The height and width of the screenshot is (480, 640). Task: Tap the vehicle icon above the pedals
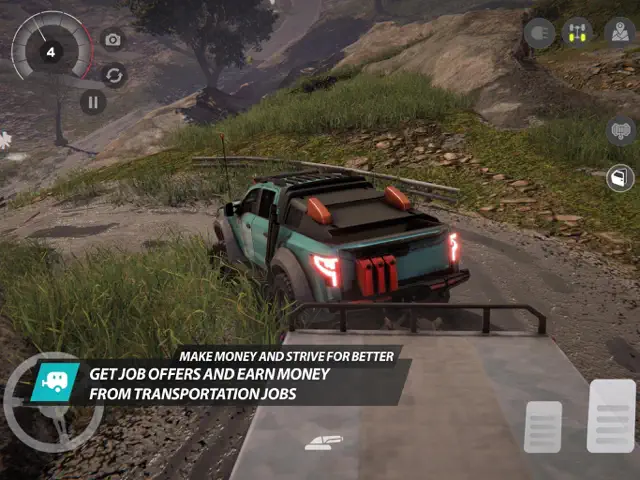[x=324, y=442]
